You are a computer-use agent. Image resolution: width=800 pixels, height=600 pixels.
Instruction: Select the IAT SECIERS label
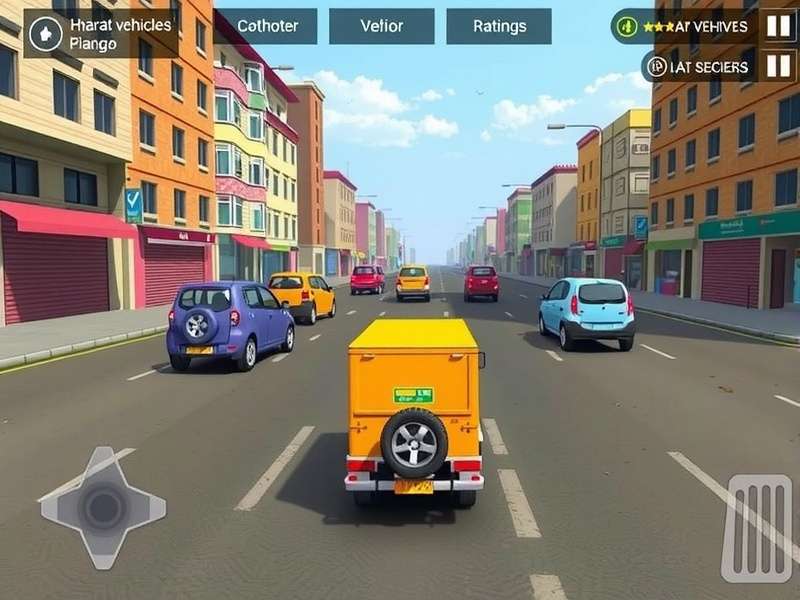[x=699, y=67]
